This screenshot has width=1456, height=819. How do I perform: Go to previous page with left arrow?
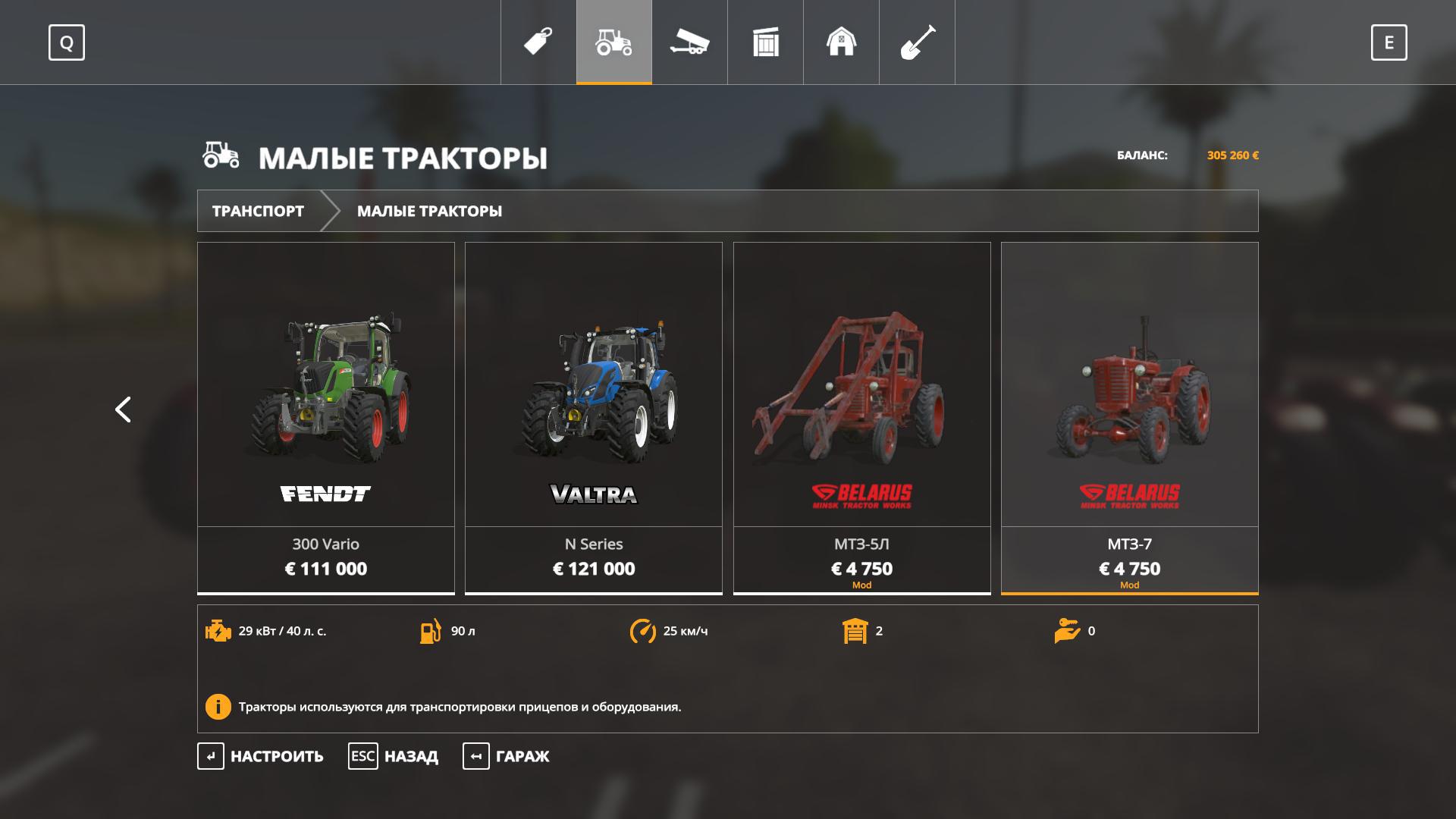pos(123,409)
